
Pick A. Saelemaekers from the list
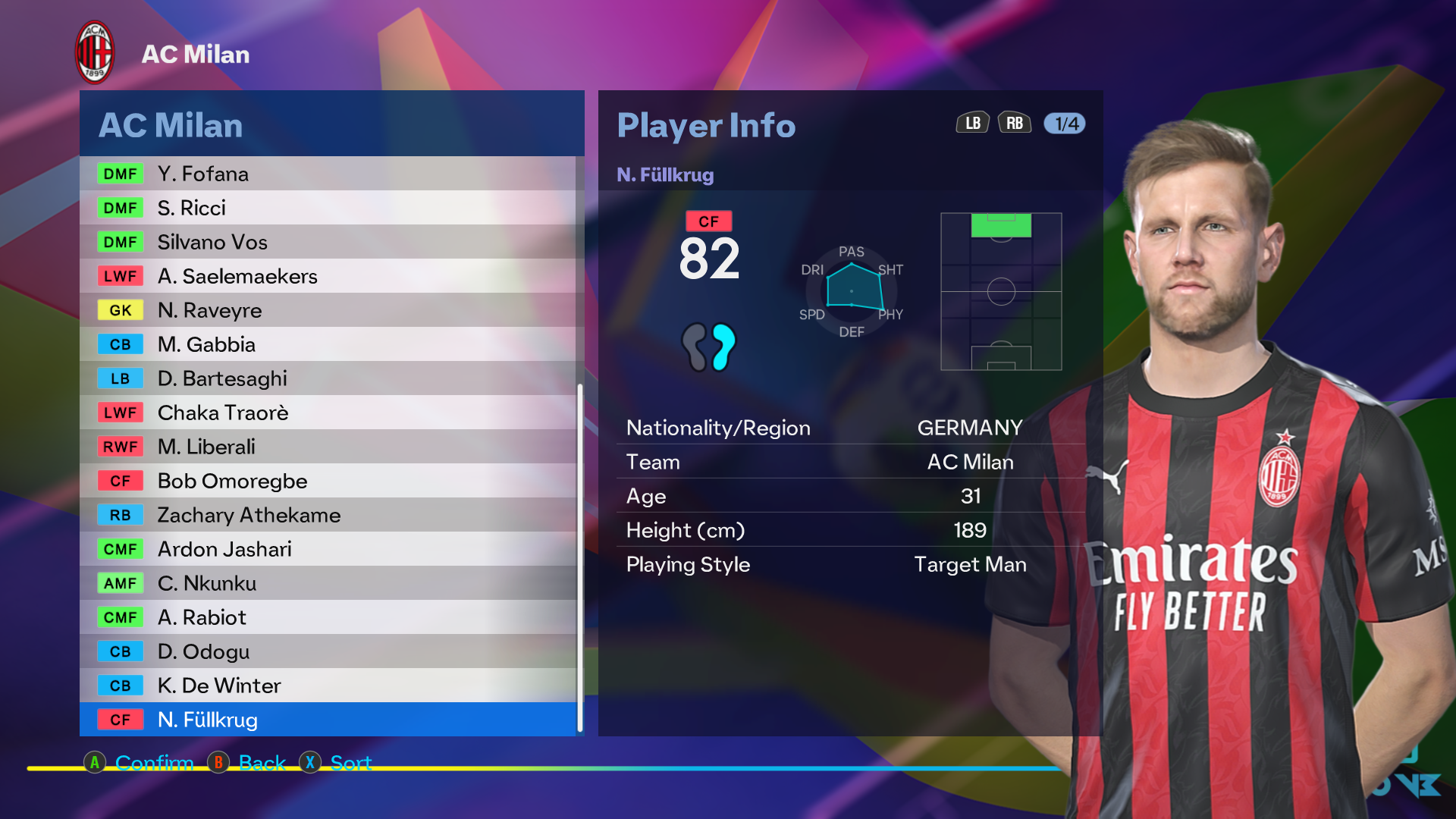coord(328,276)
